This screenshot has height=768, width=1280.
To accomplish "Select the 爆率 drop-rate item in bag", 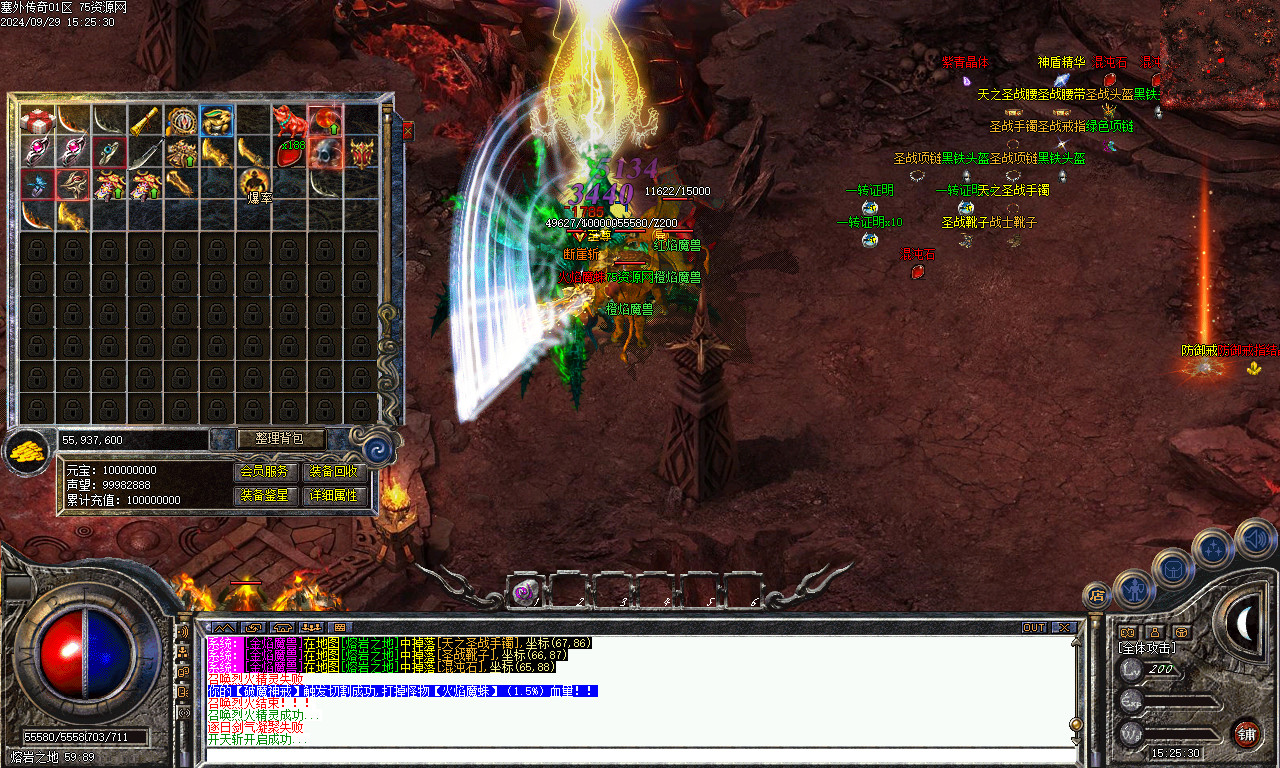I will point(254,184).
